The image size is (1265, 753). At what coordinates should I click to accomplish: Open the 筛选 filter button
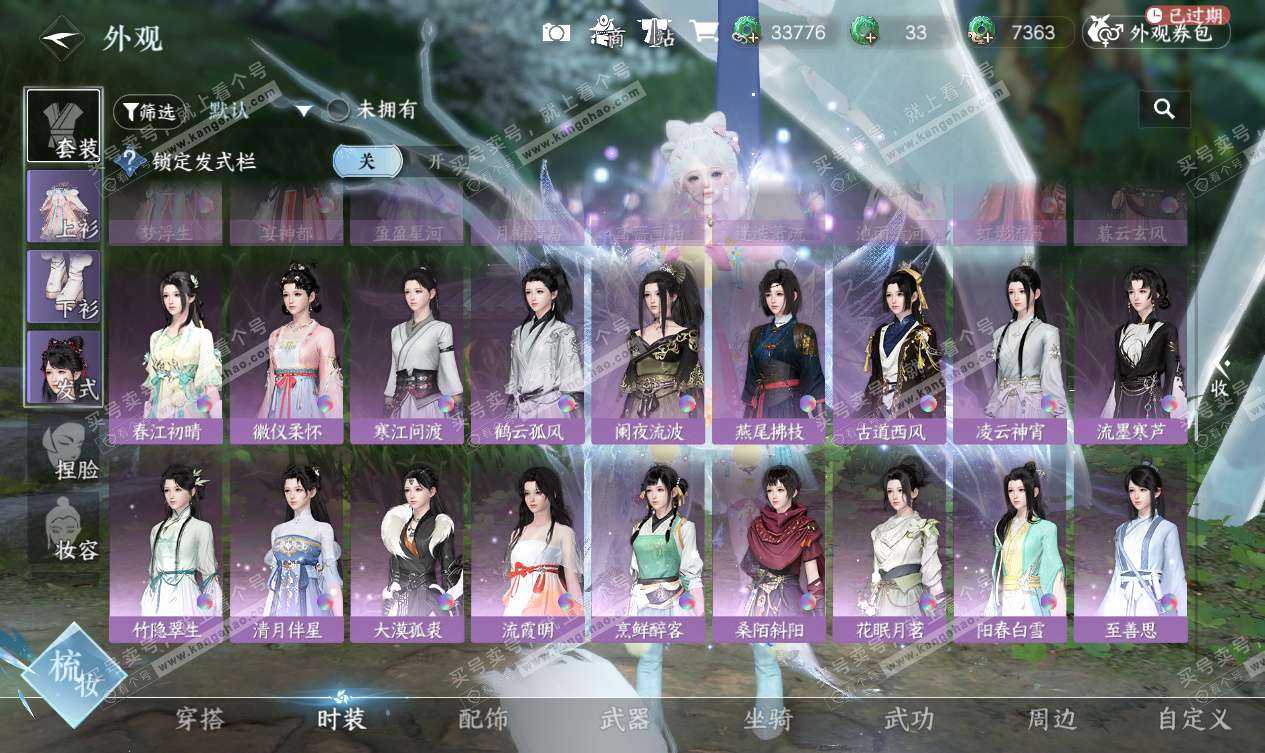tap(149, 111)
